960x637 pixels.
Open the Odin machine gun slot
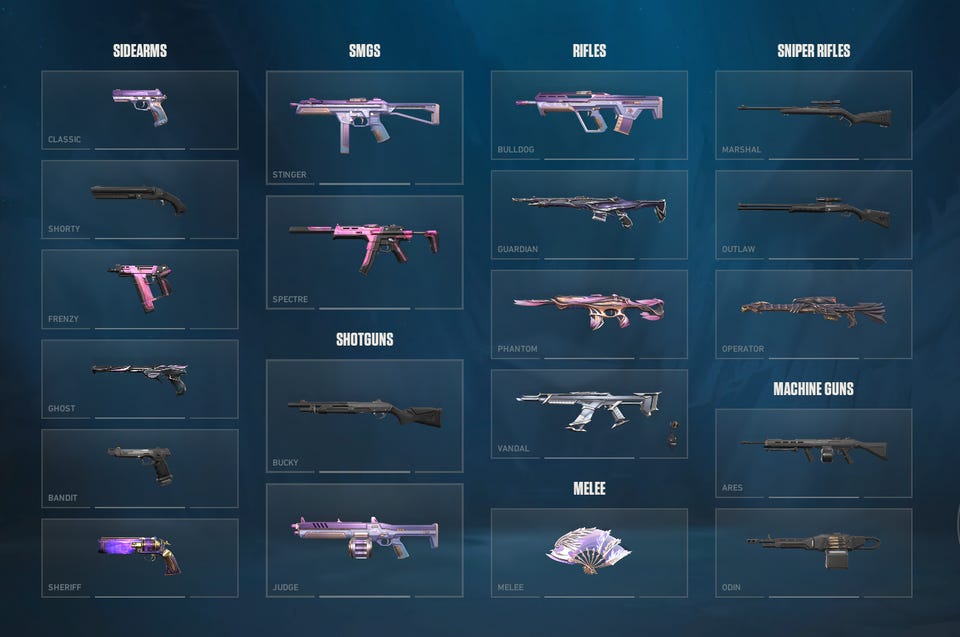pos(814,552)
